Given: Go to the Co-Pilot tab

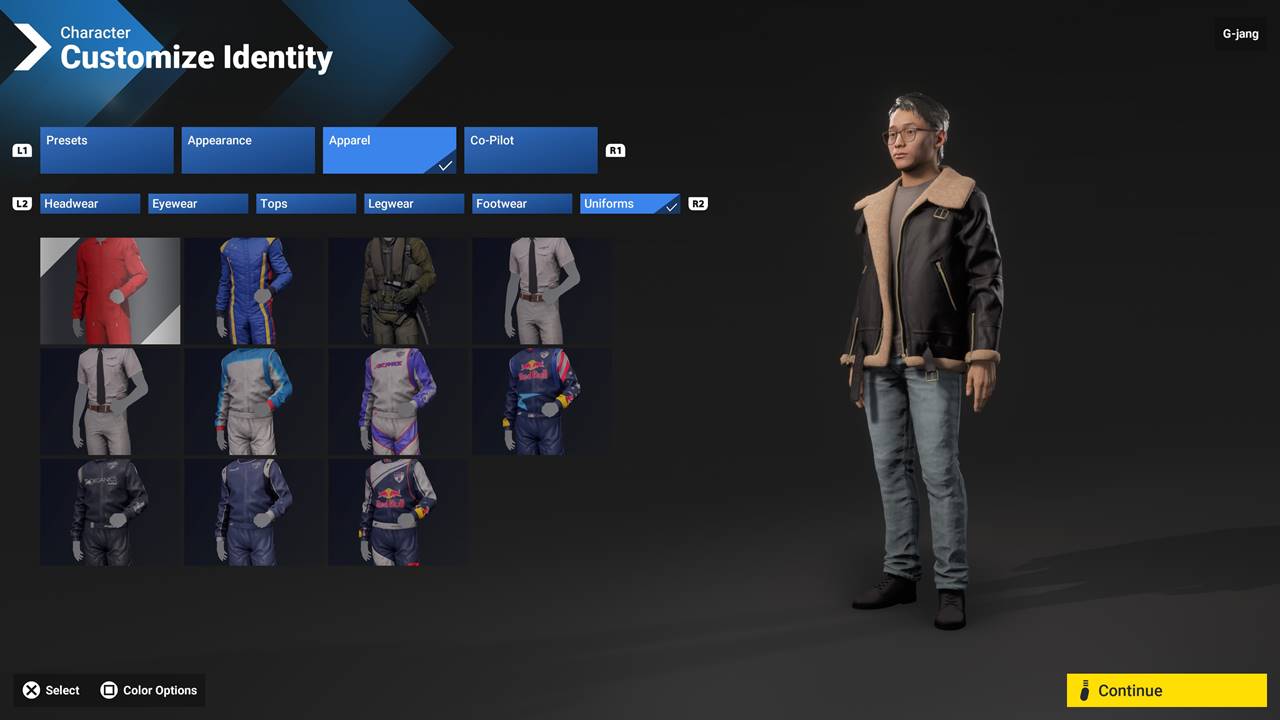Looking at the screenshot, I should click(530, 150).
